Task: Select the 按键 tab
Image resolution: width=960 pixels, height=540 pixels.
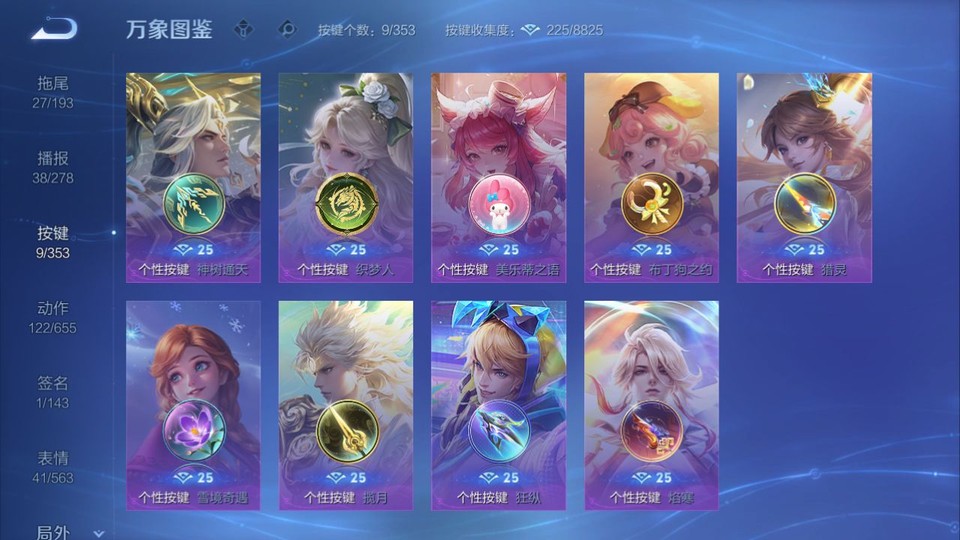Action: [x=53, y=241]
